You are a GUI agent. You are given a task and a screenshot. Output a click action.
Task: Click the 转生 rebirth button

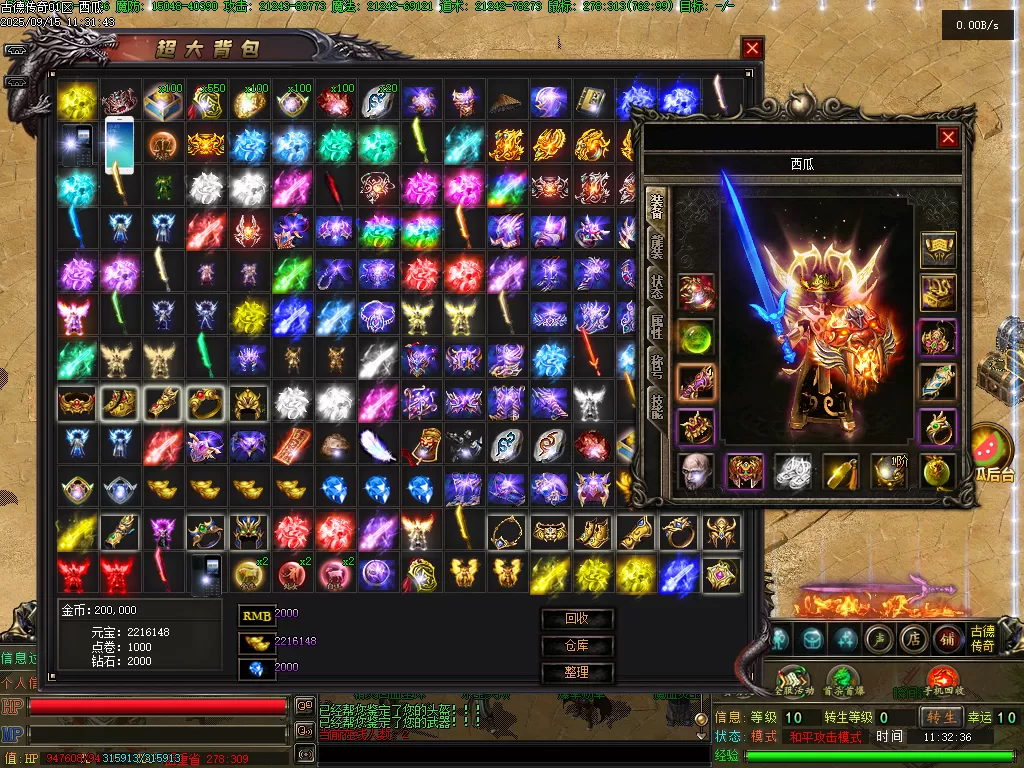tap(941, 717)
